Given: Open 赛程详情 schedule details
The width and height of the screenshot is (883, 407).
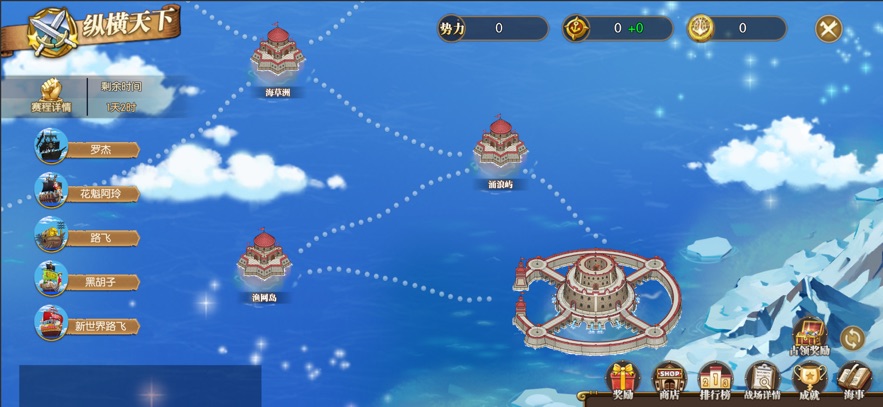Looking at the screenshot, I should [50, 97].
